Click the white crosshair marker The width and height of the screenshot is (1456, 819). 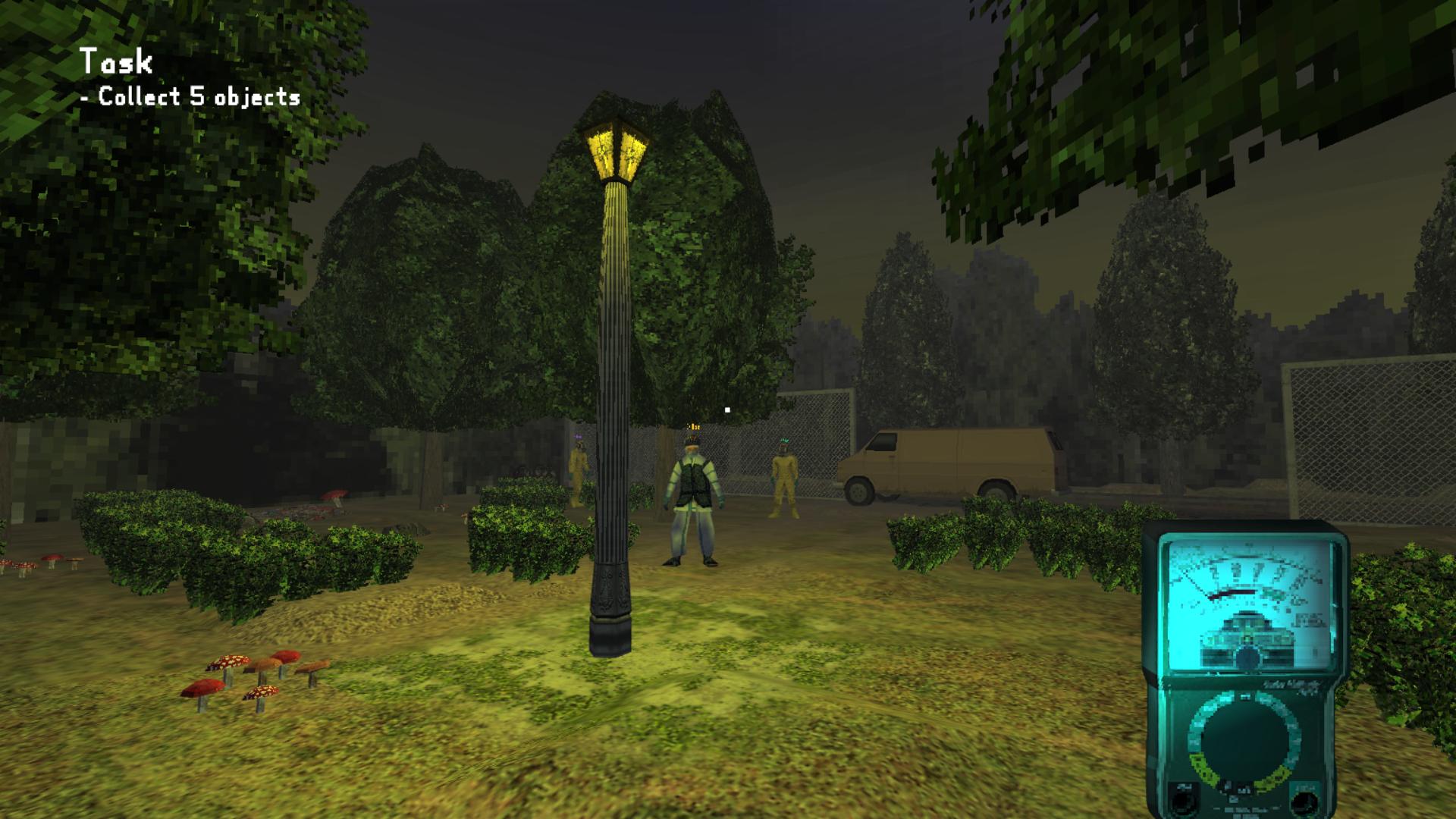coord(728,409)
